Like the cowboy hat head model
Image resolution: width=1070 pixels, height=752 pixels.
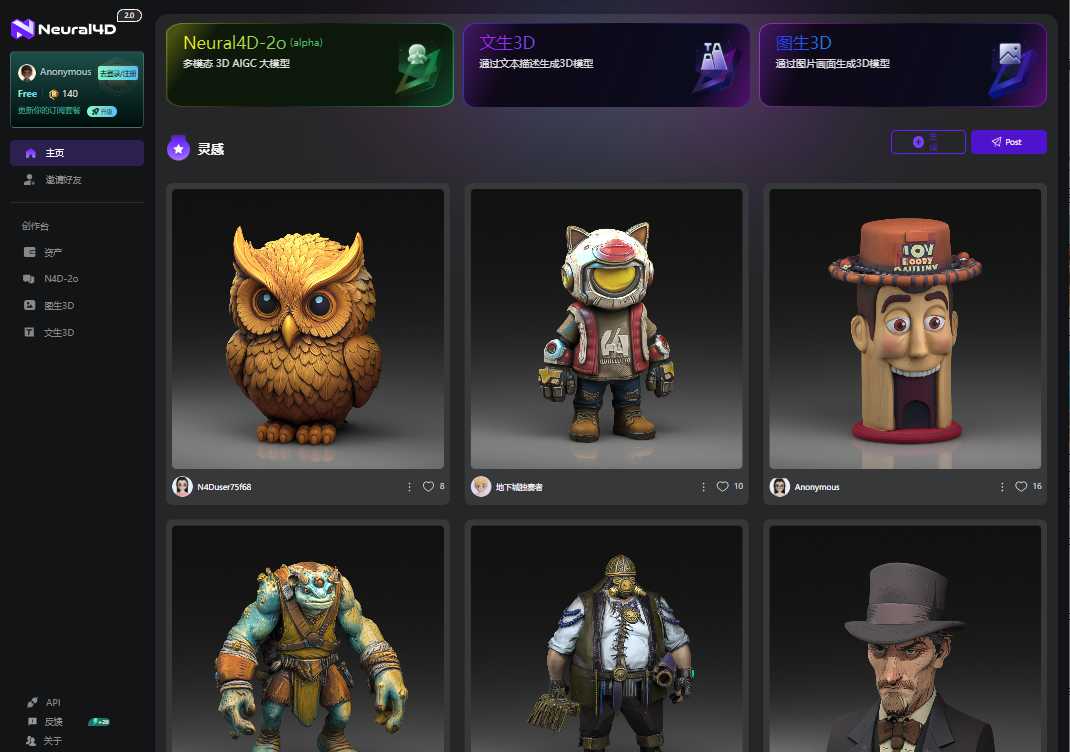click(1021, 487)
